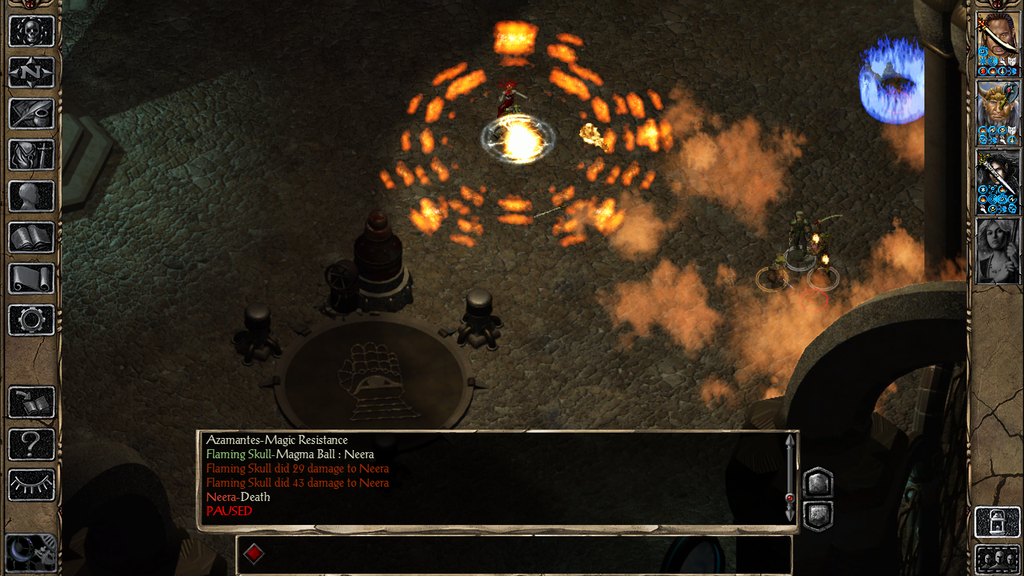The height and width of the screenshot is (576, 1024).
Task: Click the padlock button under the portraits
Action: (x=997, y=522)
